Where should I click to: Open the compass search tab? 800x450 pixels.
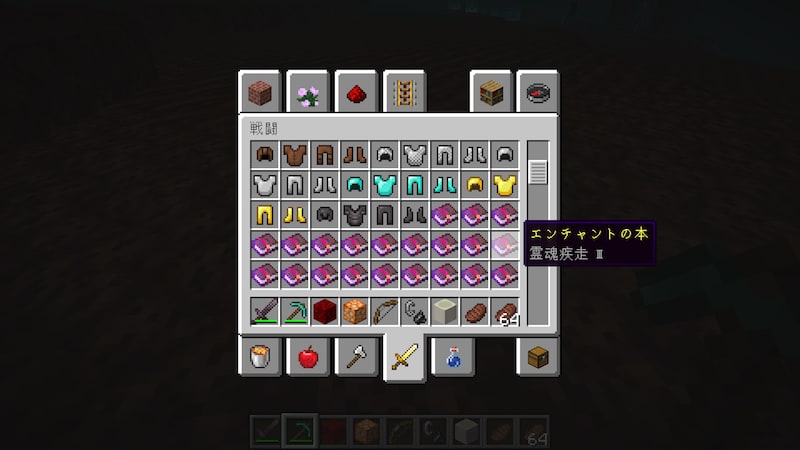[539, 94]
